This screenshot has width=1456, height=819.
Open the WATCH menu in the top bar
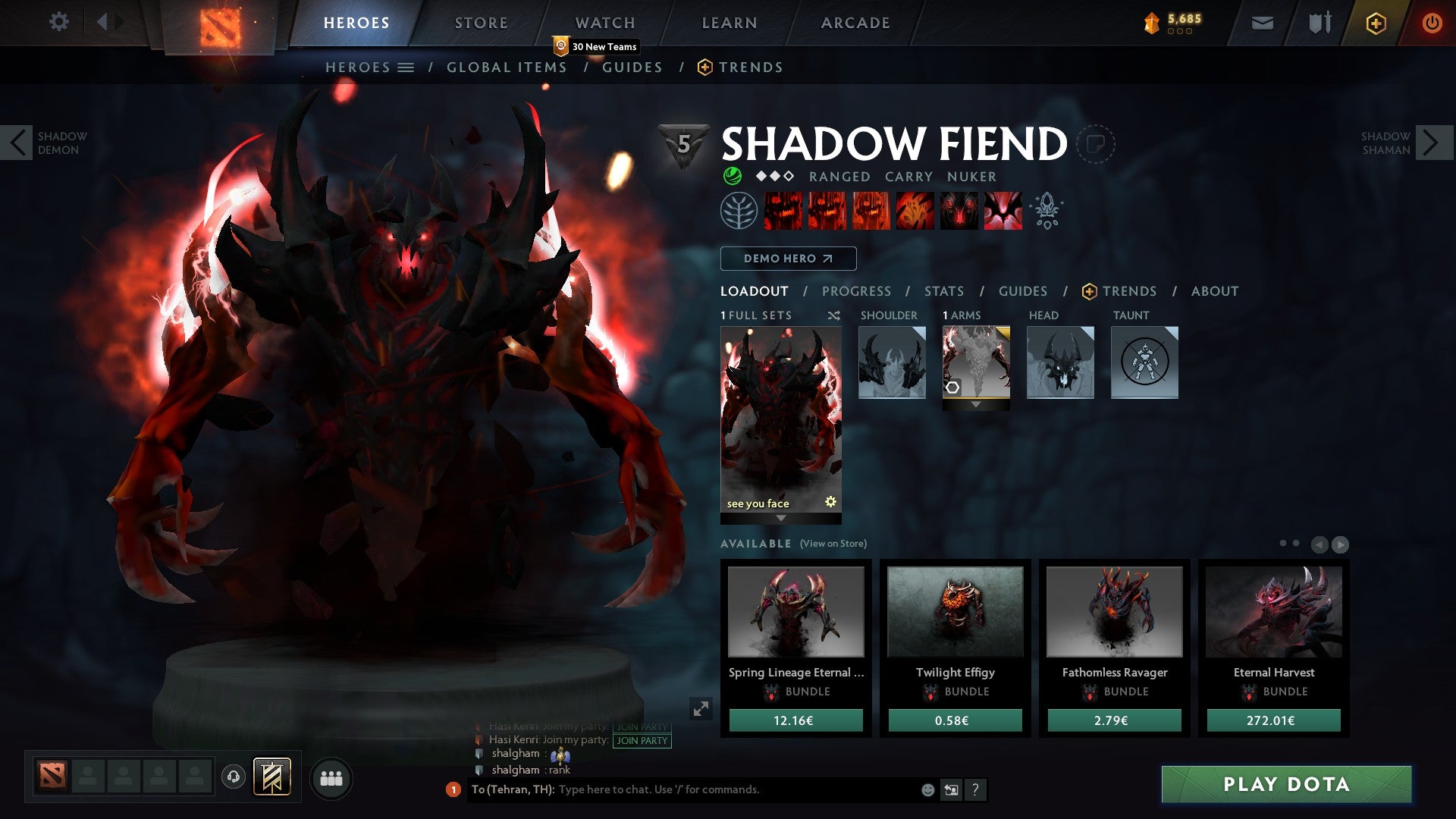(x=605, y=23)
